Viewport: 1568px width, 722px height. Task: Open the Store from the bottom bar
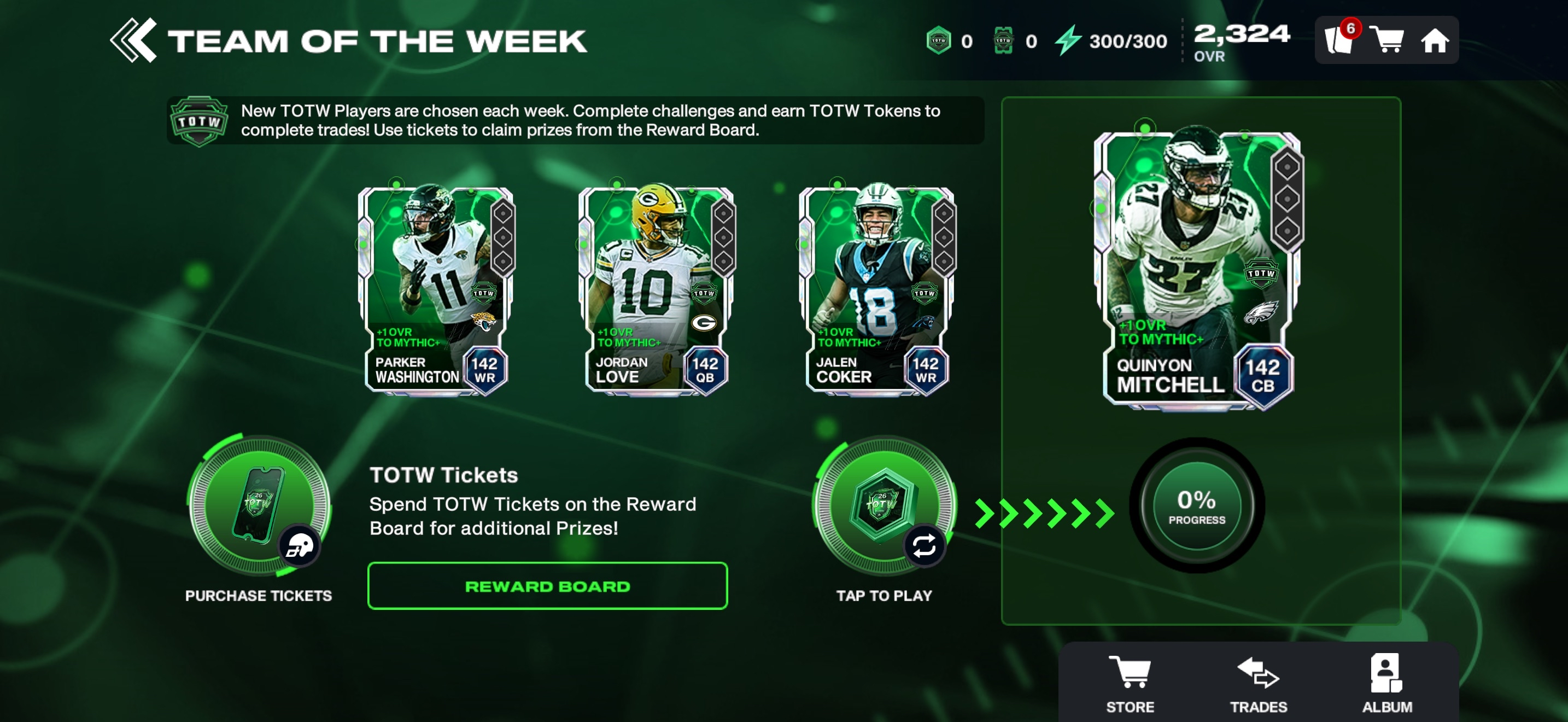[x=1130, y=683]
